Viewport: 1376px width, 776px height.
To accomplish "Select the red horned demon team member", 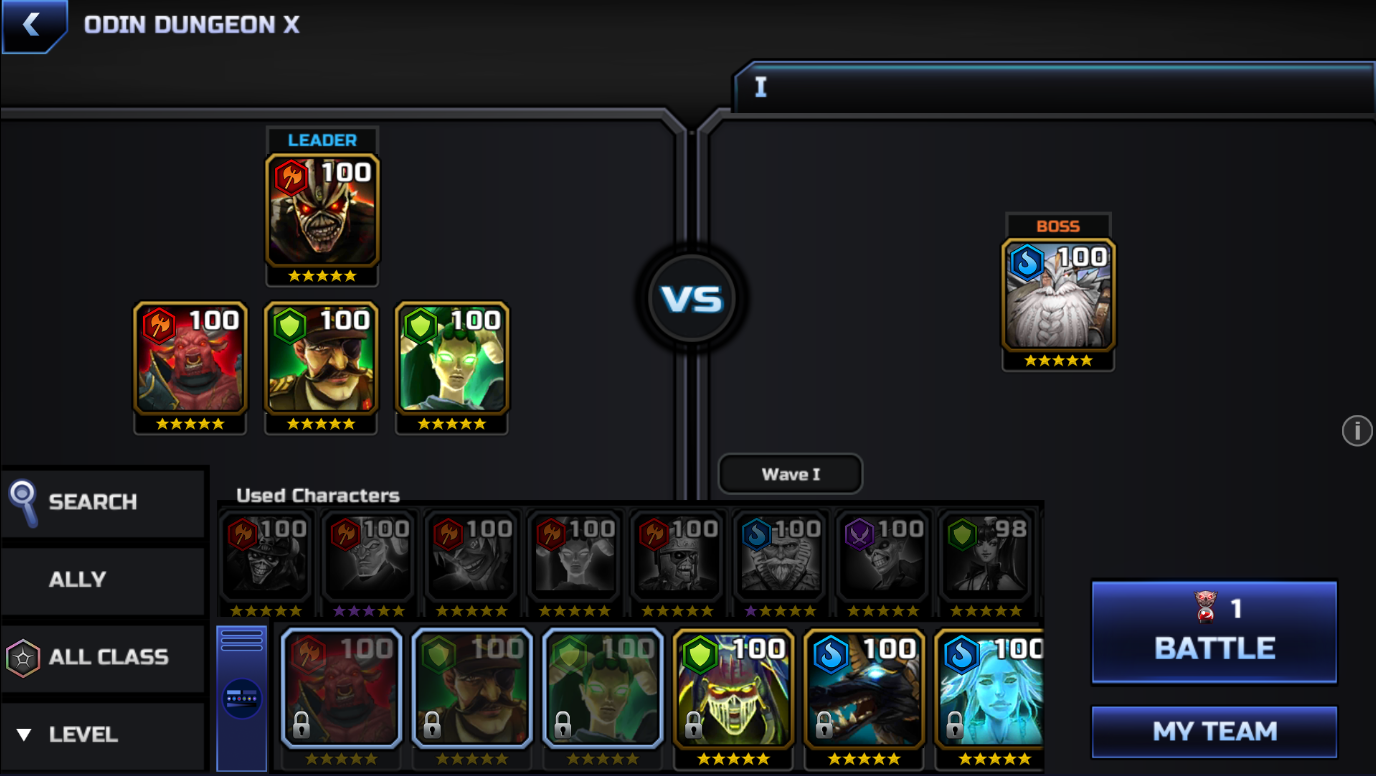I will pyautogui.click(x=190, y=360).
